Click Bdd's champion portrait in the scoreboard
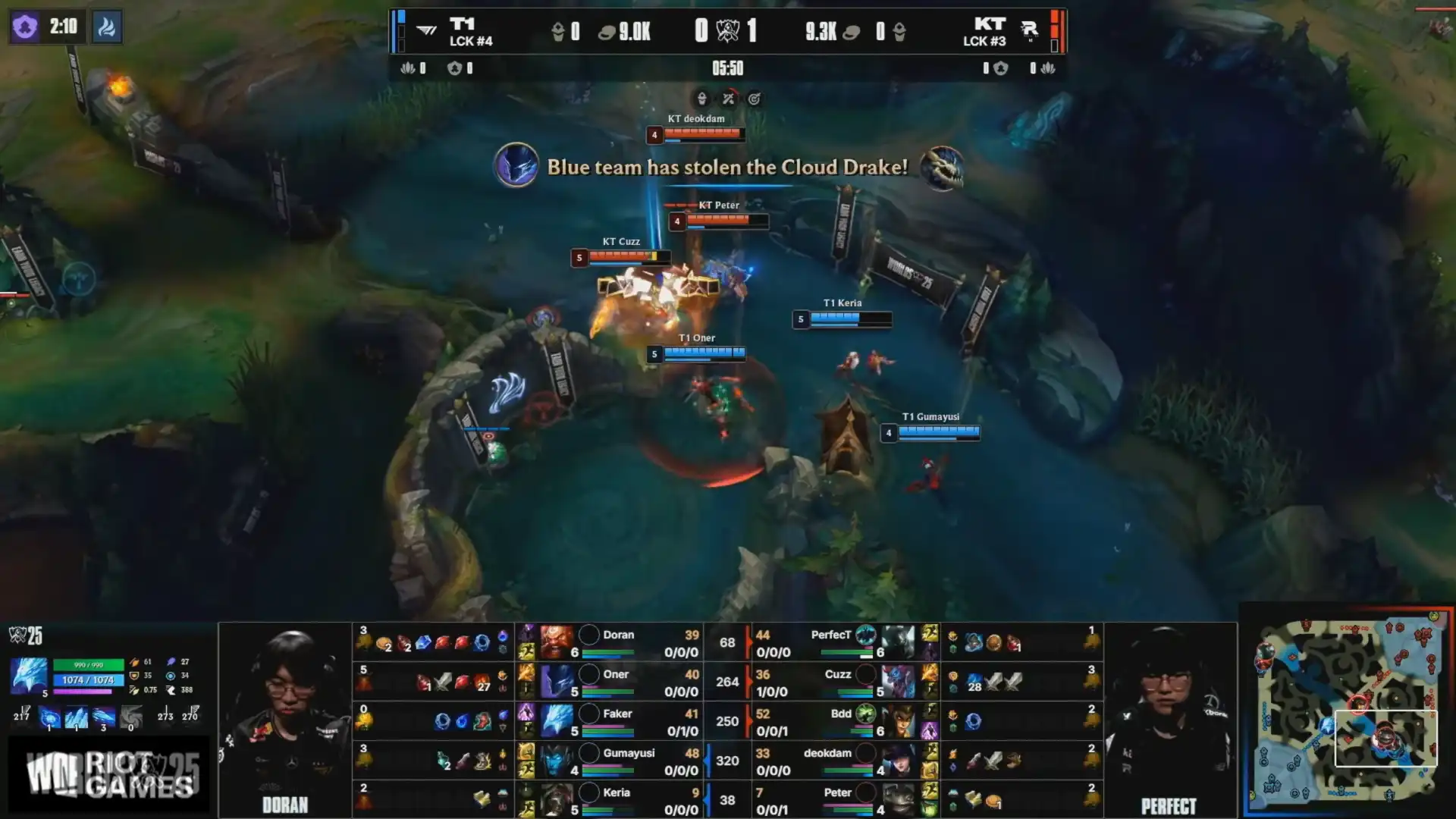1456x819 pixels. [899, 721]
